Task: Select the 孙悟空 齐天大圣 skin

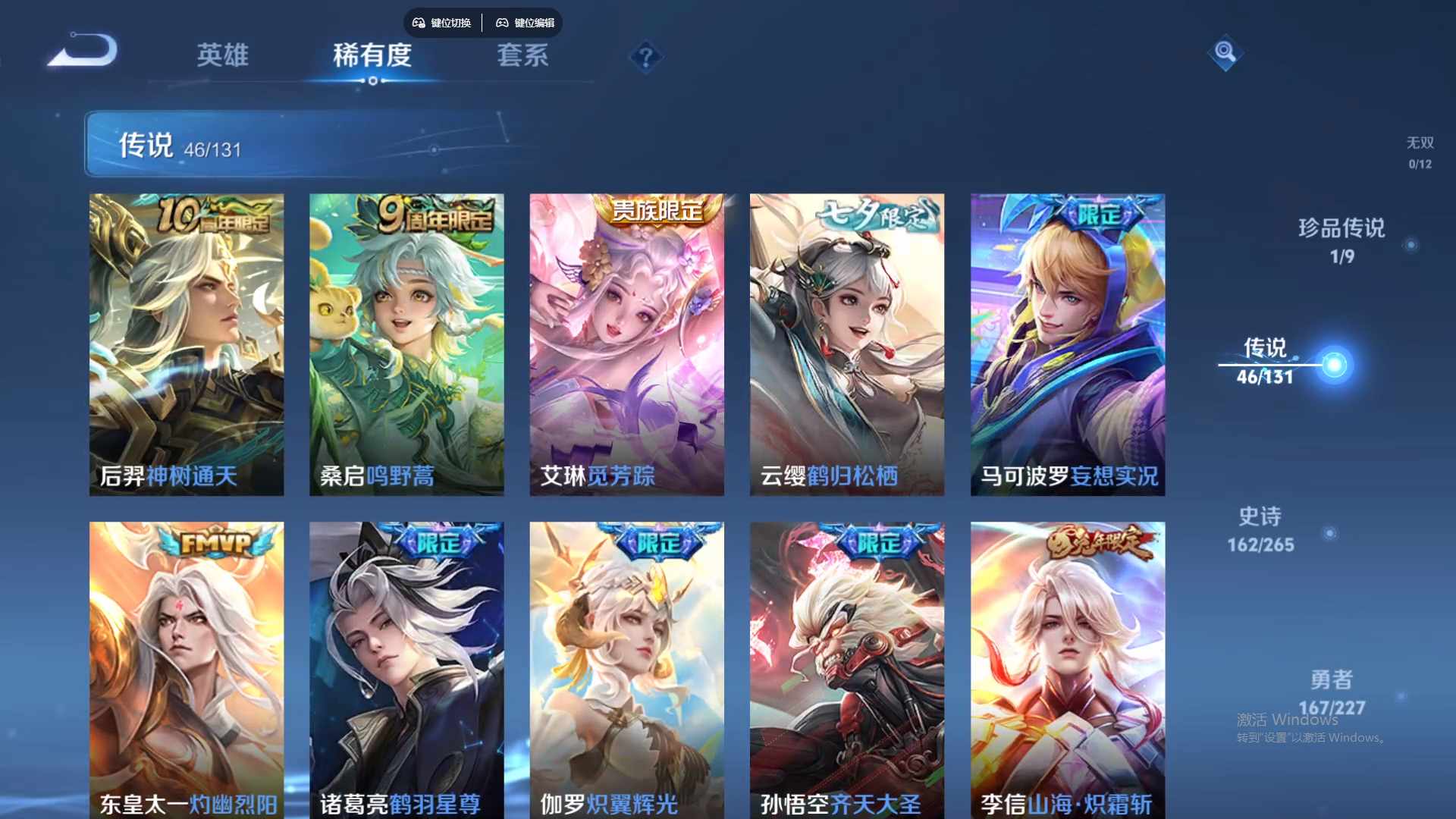Action: pos(846,667)
